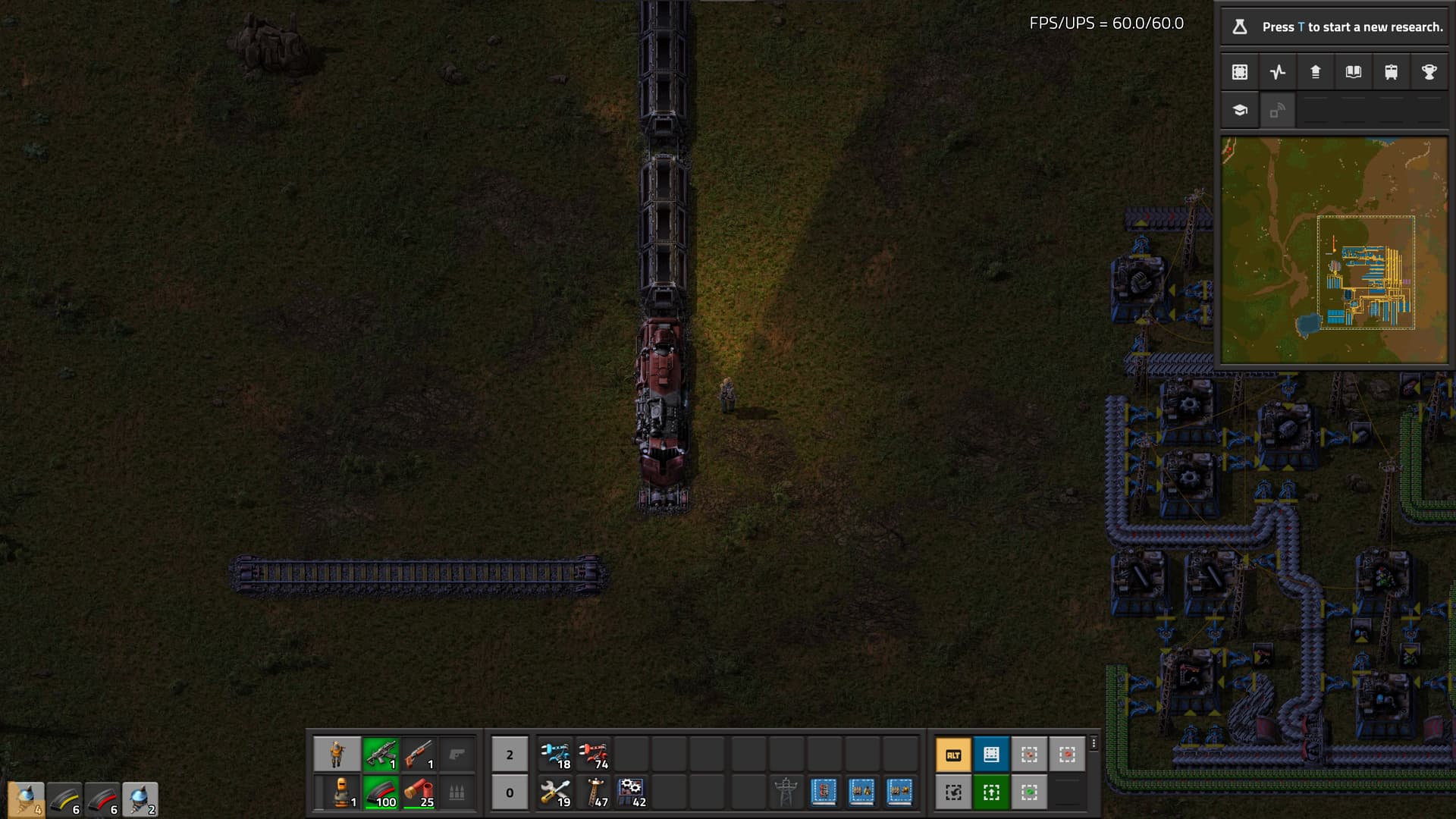The width and height of the screenshot is (1456, 819).
Task: Click the minimap
Action: 1334,250
